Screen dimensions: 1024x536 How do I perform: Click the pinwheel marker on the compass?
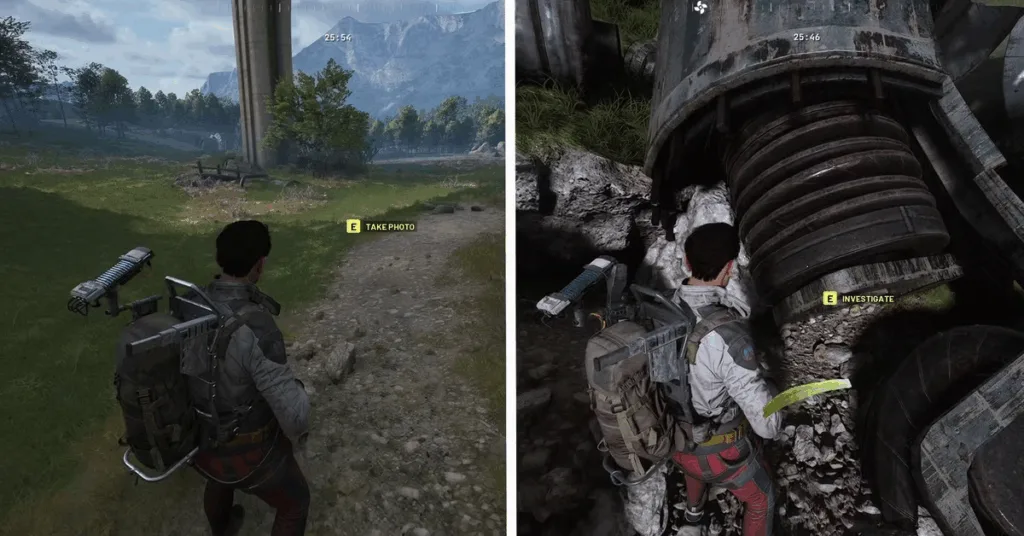(700, 8)
